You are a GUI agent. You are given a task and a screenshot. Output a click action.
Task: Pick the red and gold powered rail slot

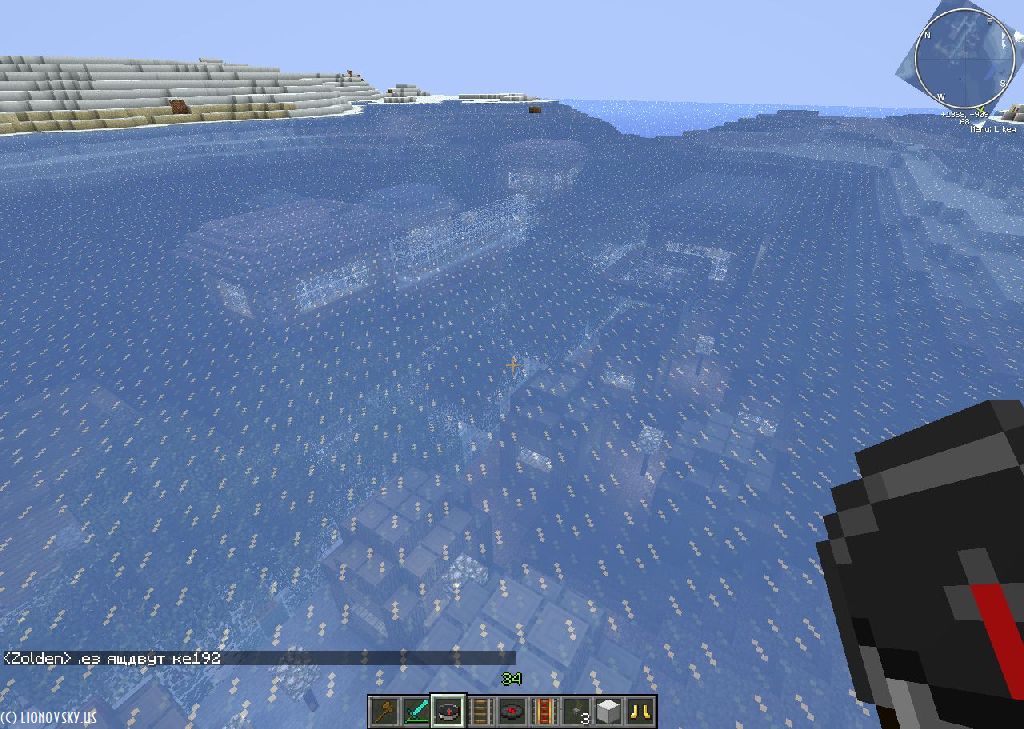(x=544, y=712)
